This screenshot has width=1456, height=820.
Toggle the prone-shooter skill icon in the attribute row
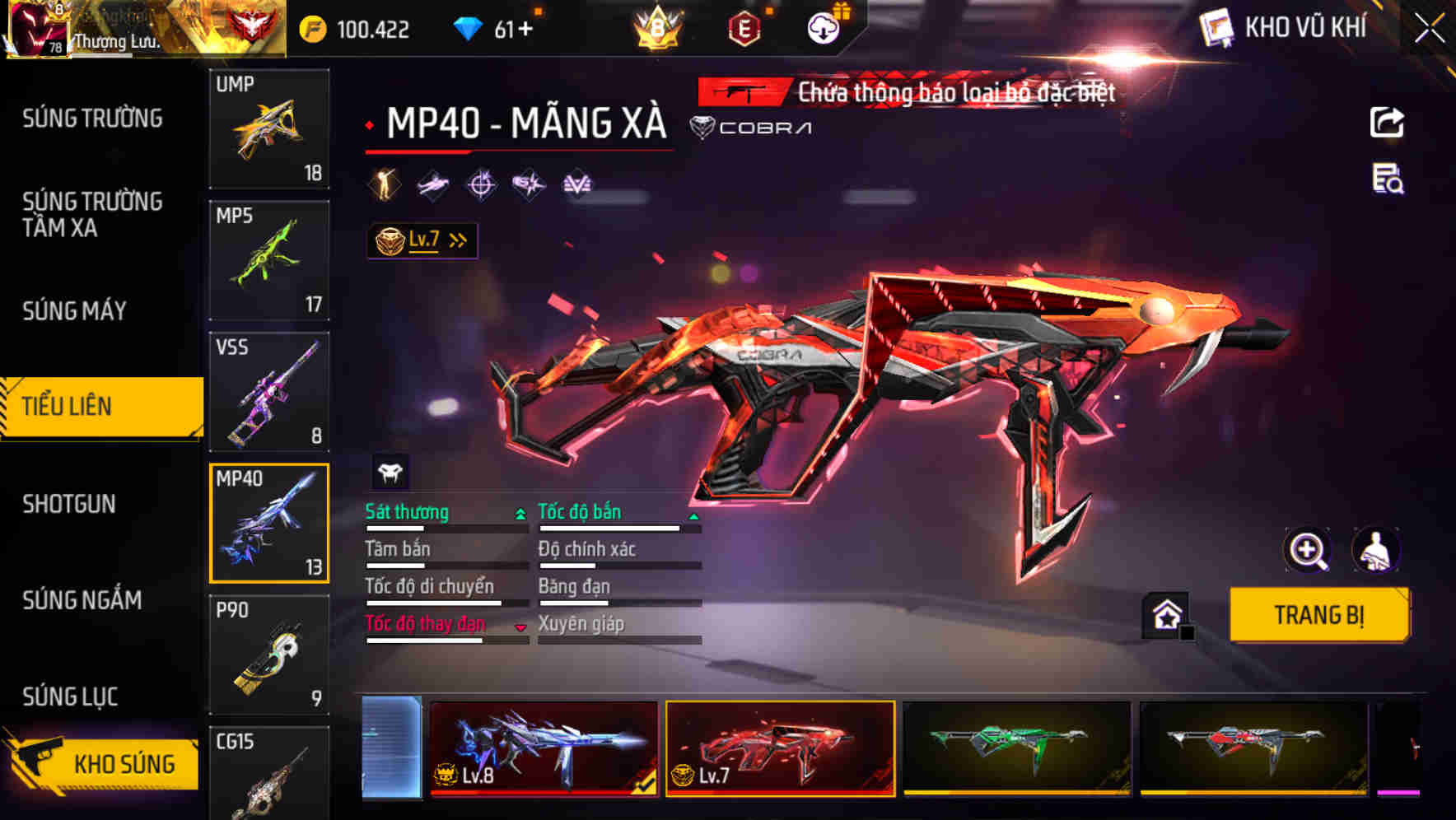[x=433, y=184]
